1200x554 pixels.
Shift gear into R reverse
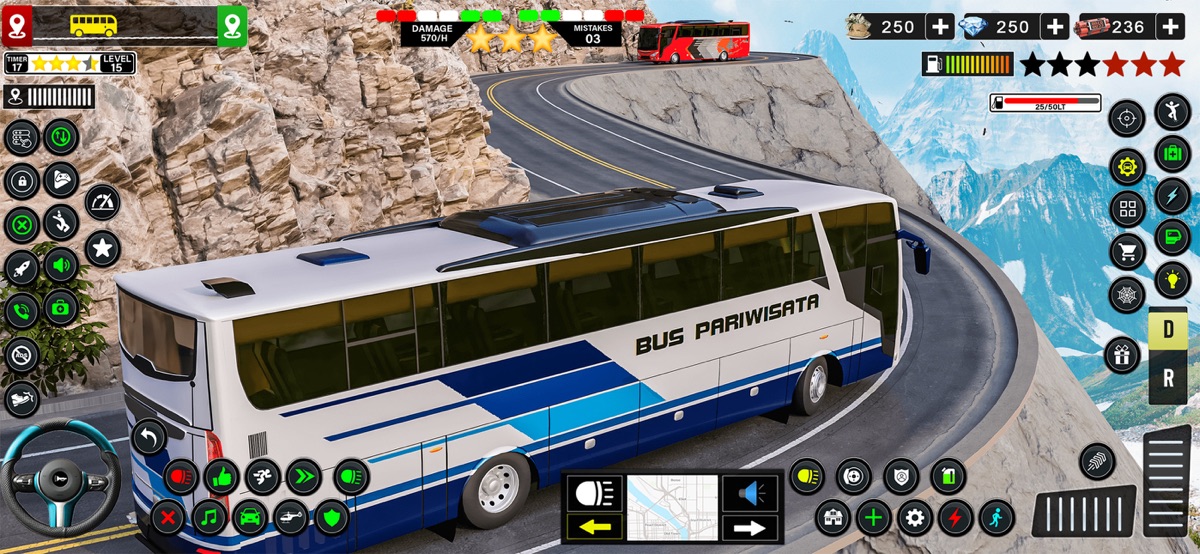coord(1167,379)
